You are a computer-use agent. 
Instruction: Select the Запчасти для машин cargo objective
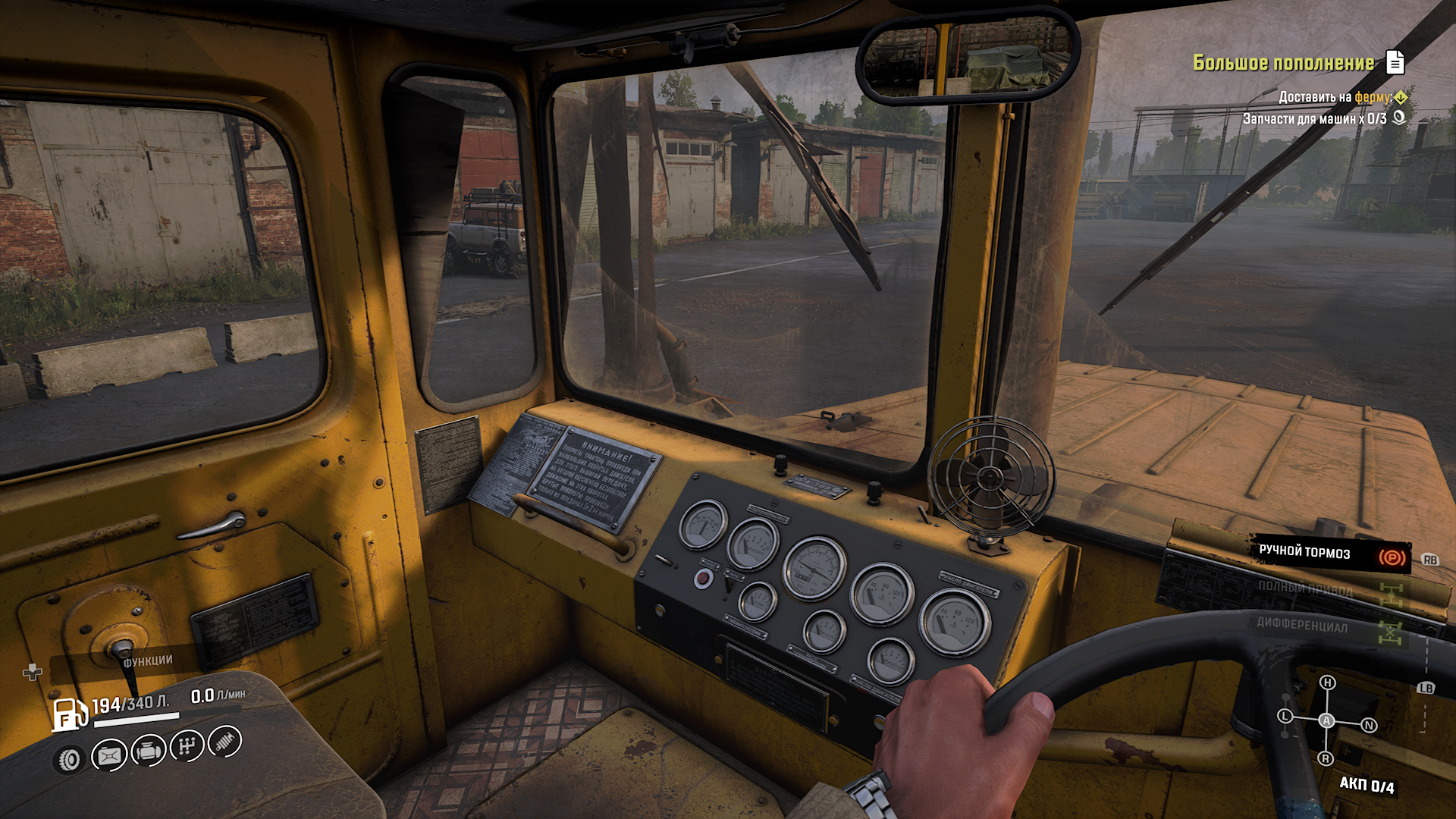point(1314,119)
